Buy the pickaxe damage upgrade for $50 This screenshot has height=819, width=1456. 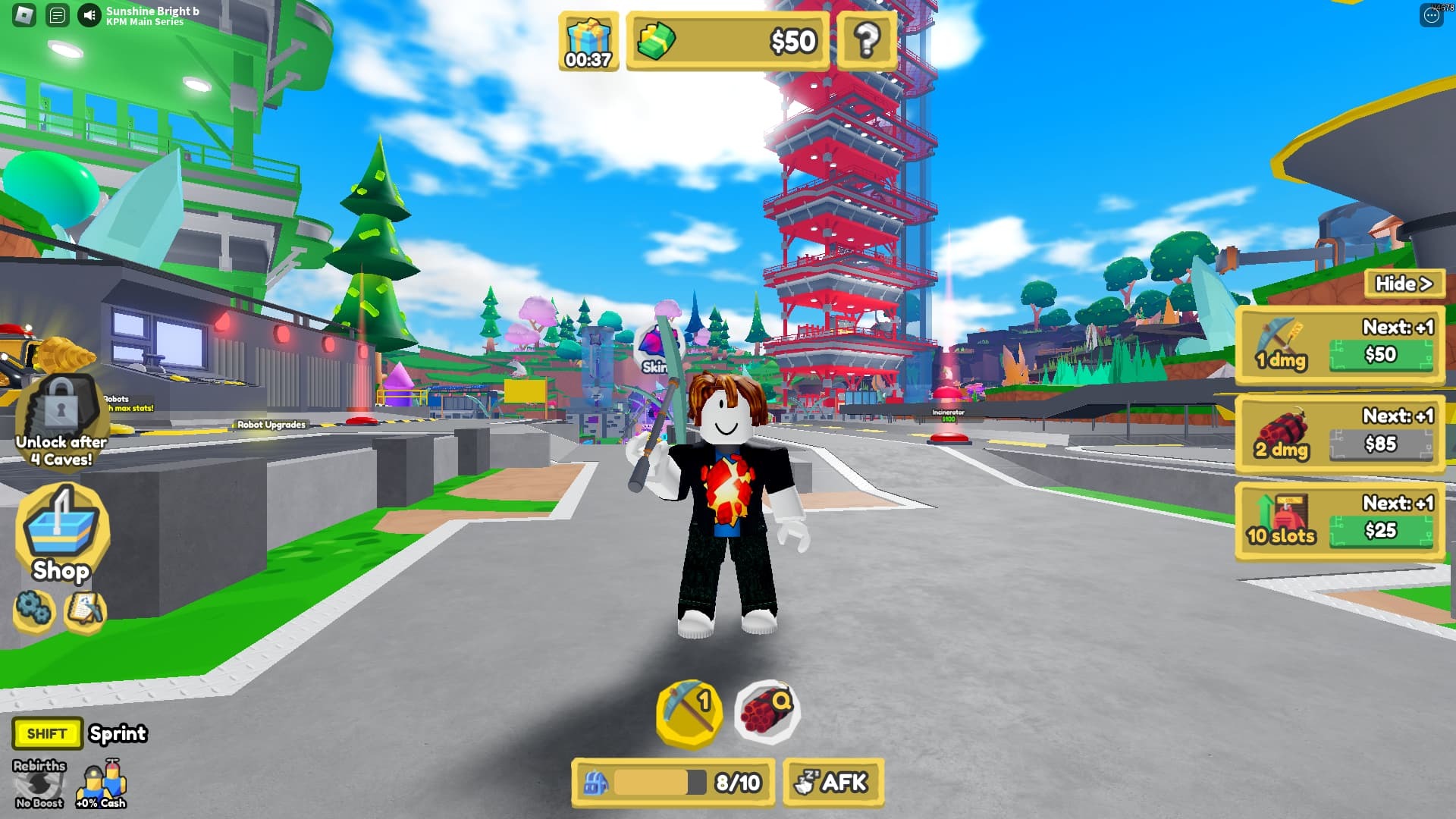pos(1380,355)
